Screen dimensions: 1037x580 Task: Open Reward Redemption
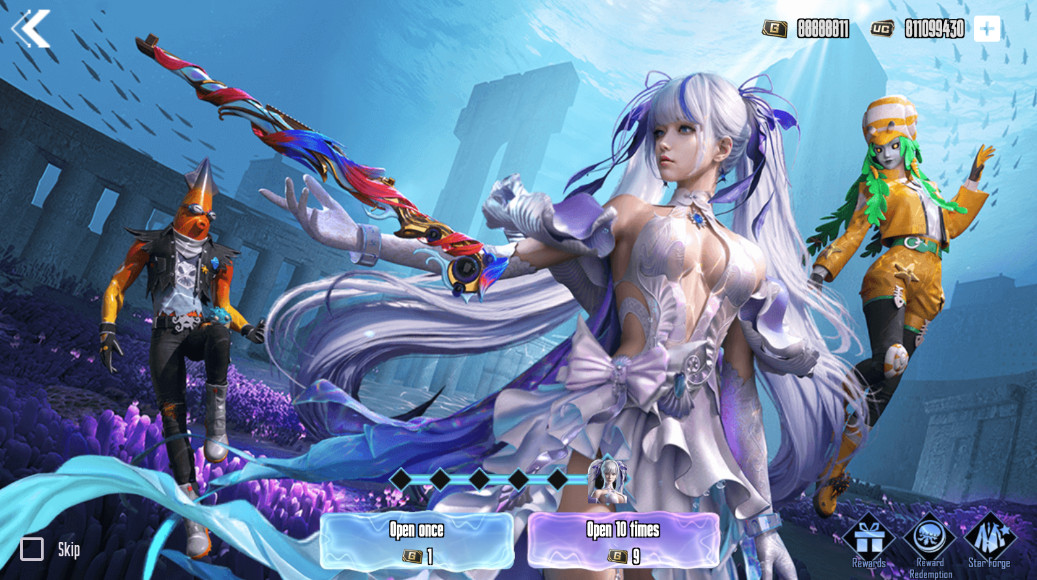[929, 538]
